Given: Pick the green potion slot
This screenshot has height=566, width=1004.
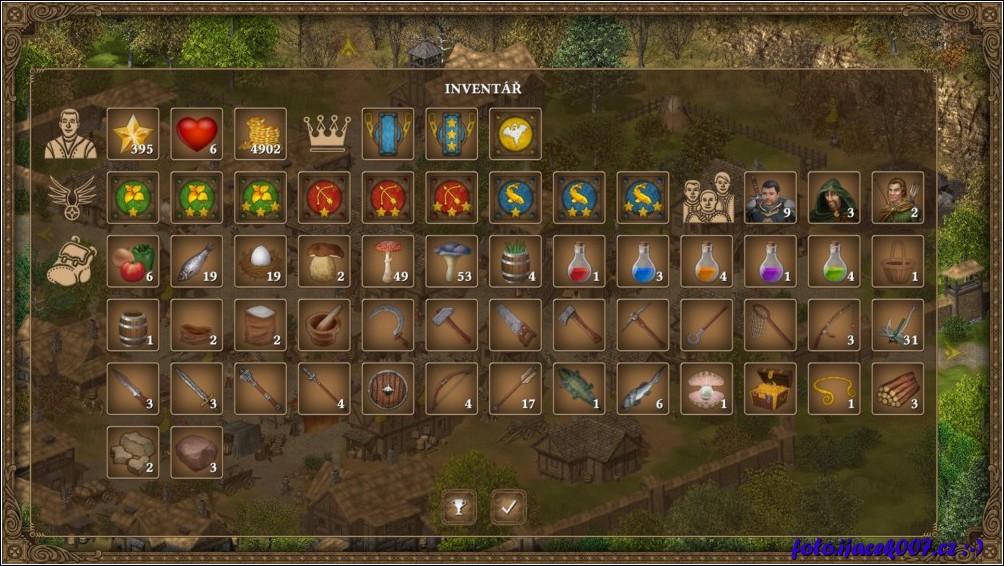Looking at the screenshot, I should point(835,262).
